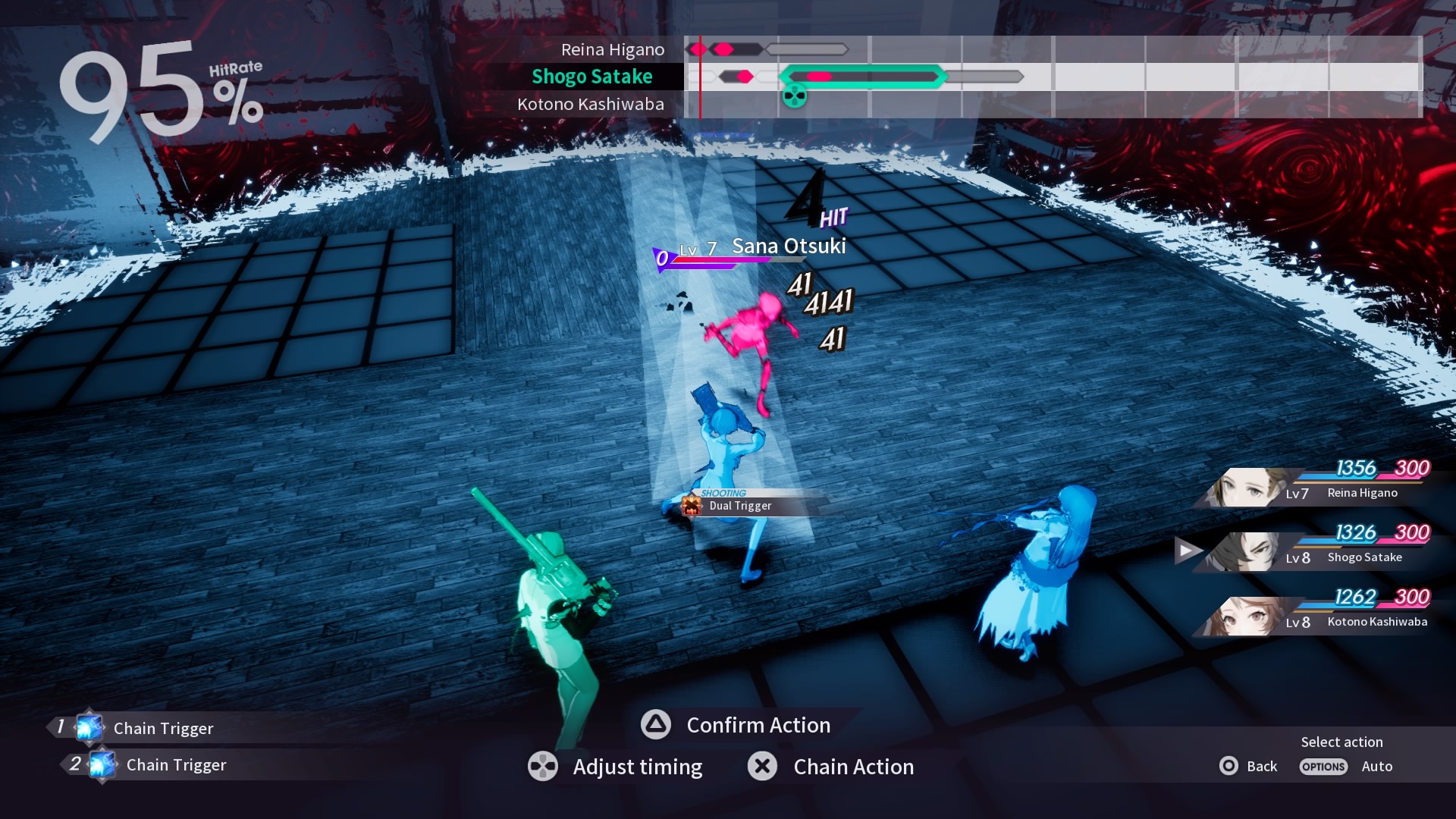Enable Auto battle mode
This screenshot has width=1456, height=819.
pyautogui.click(x=1376, y=766)
